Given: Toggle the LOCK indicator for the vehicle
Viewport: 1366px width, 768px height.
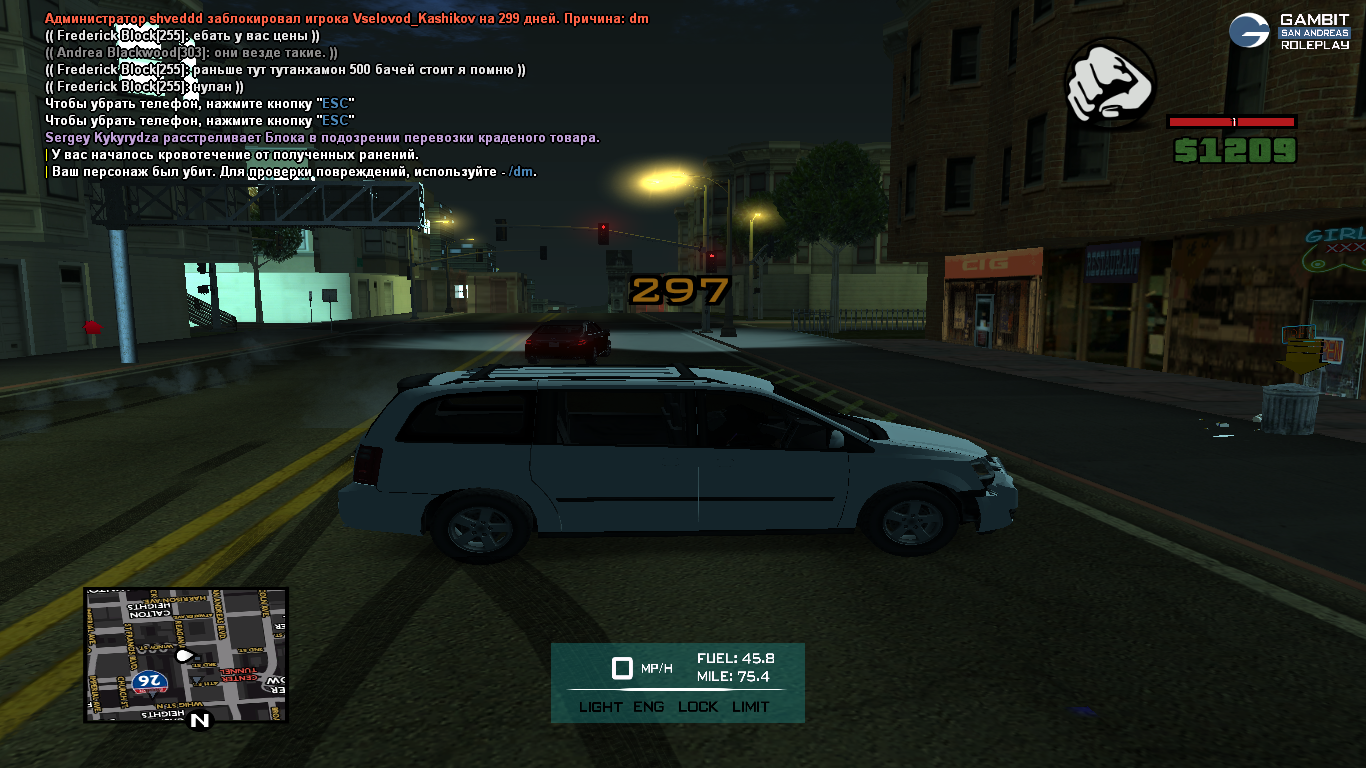Looking at the screenshot, I should pos(698,707).
